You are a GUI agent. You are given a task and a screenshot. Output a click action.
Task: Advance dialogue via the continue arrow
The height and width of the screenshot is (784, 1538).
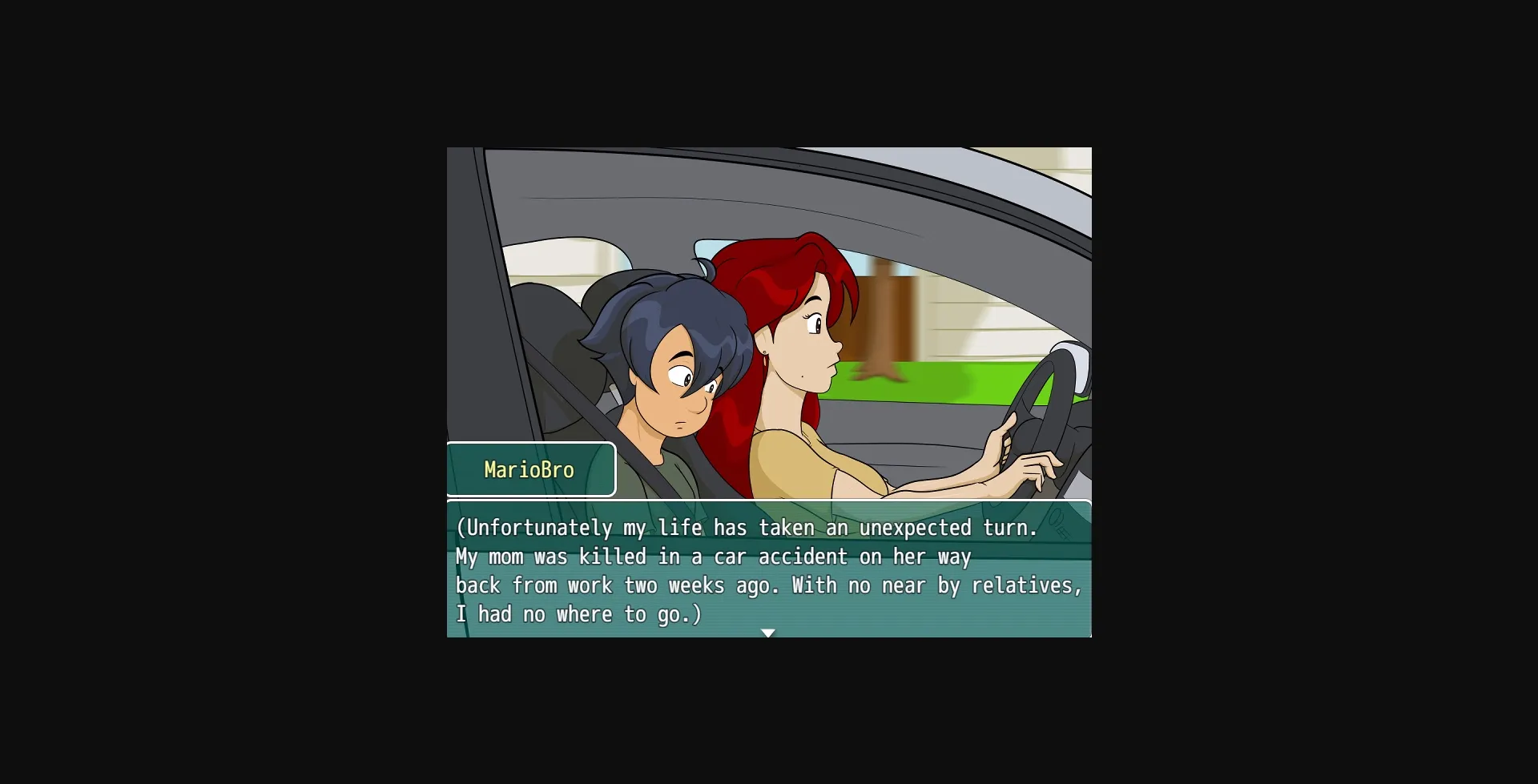coord(768,632)
